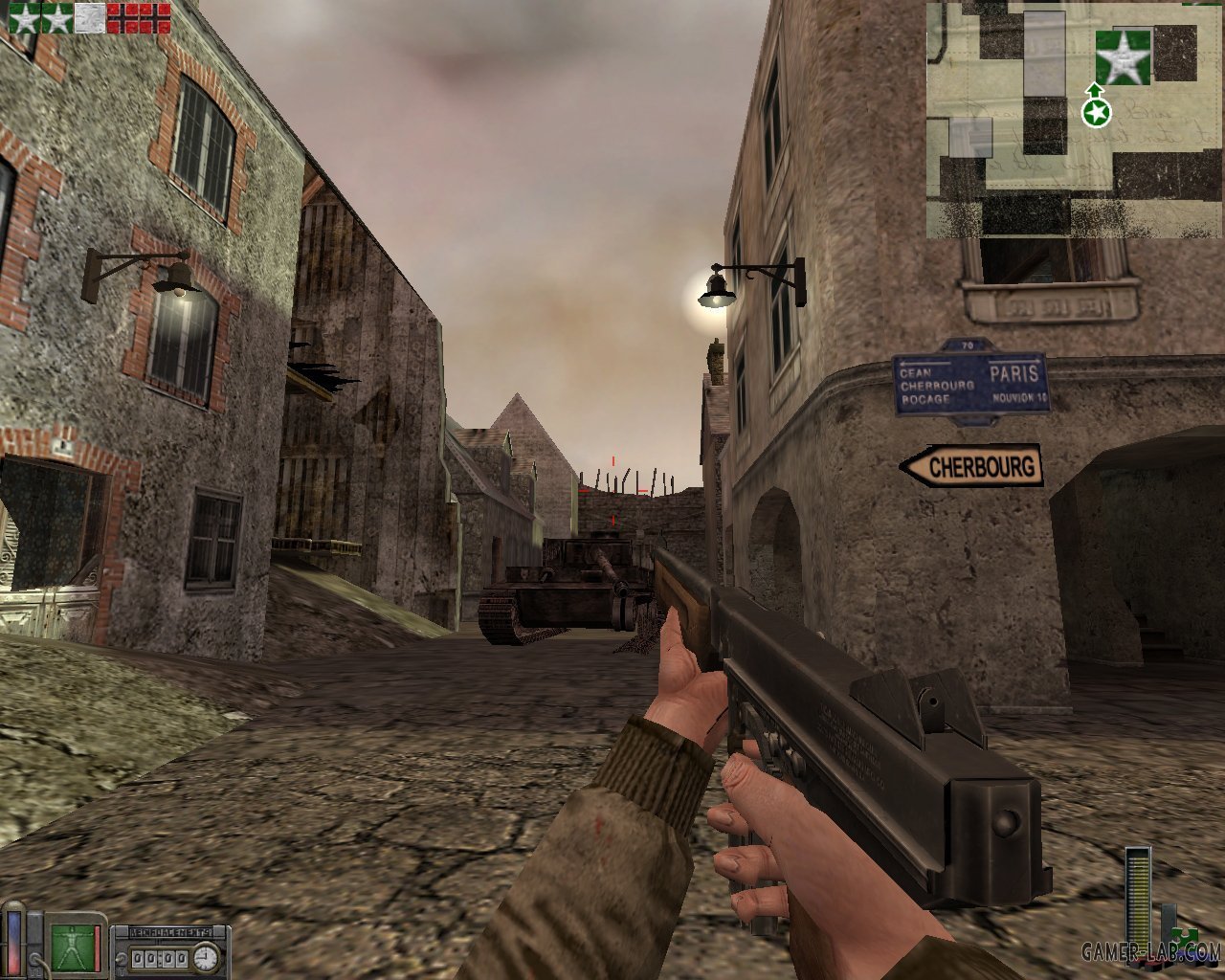Click the neutral white flag status icon
1225x980 pixels.
[x=90, y=18]
